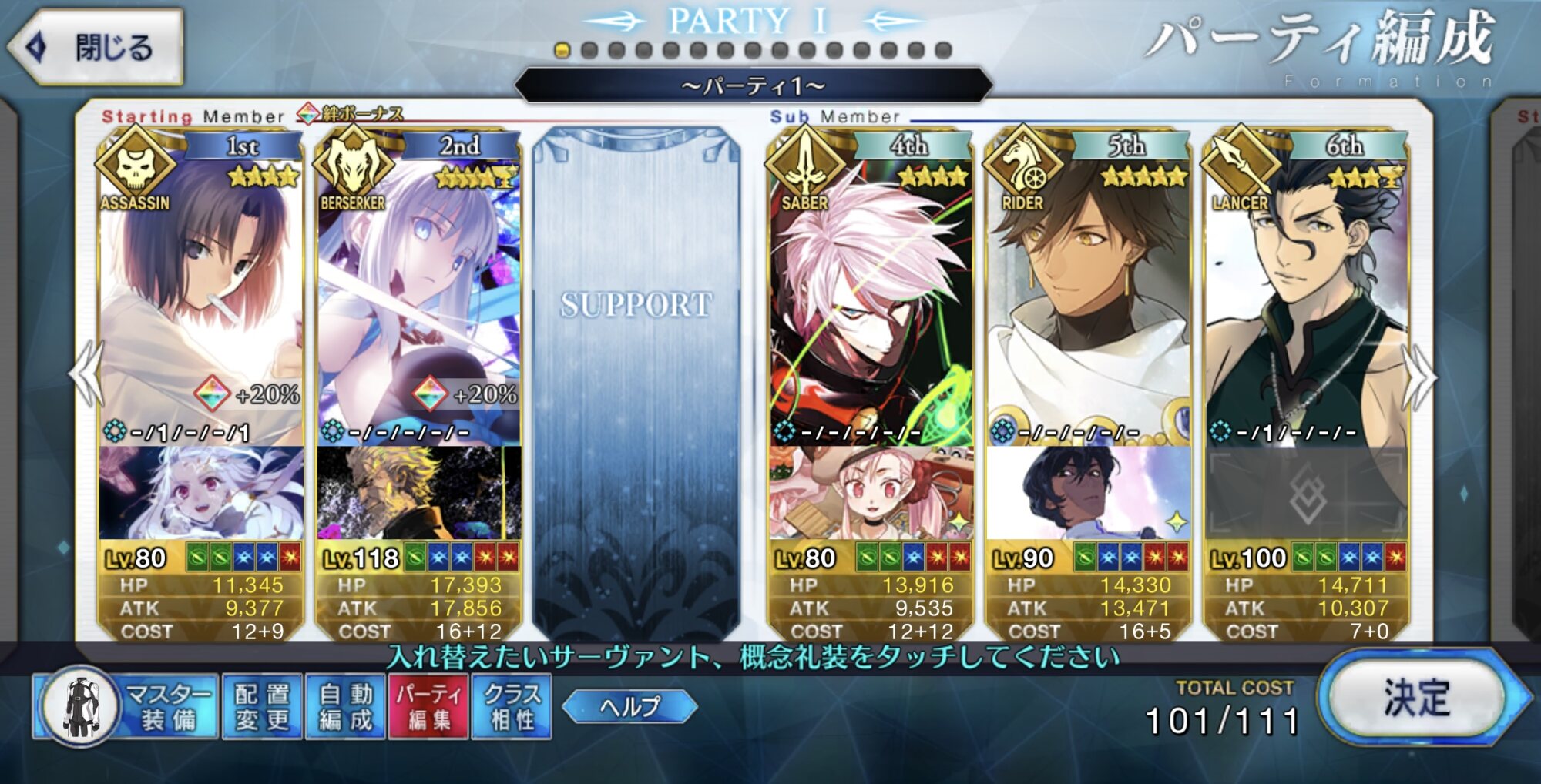Switch to the next party with right arrow
The width and height of the screenshot is (1541, 784).
point(1419,377)
